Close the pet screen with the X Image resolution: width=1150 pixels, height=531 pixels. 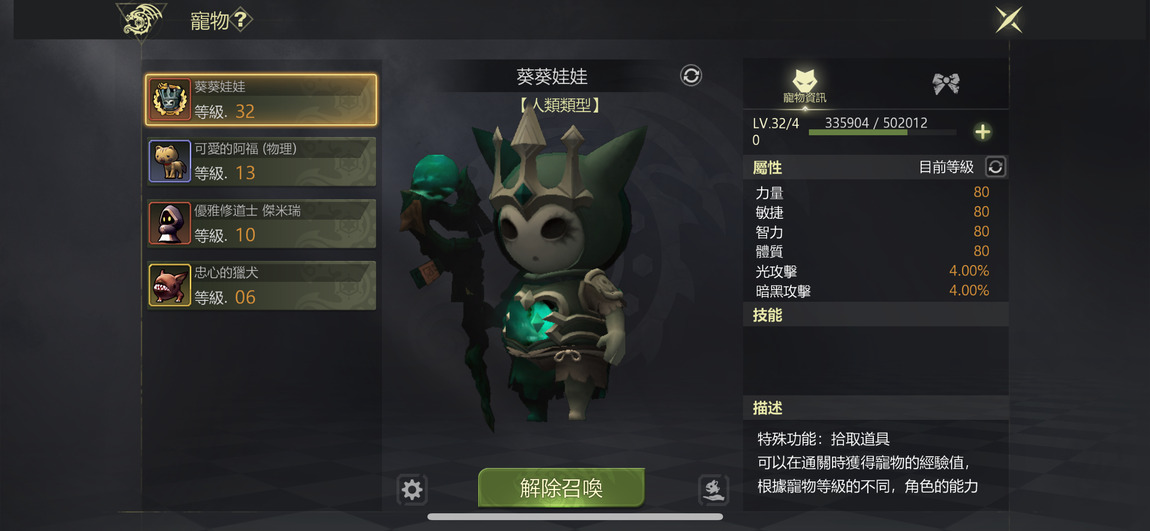point(1008,20)
